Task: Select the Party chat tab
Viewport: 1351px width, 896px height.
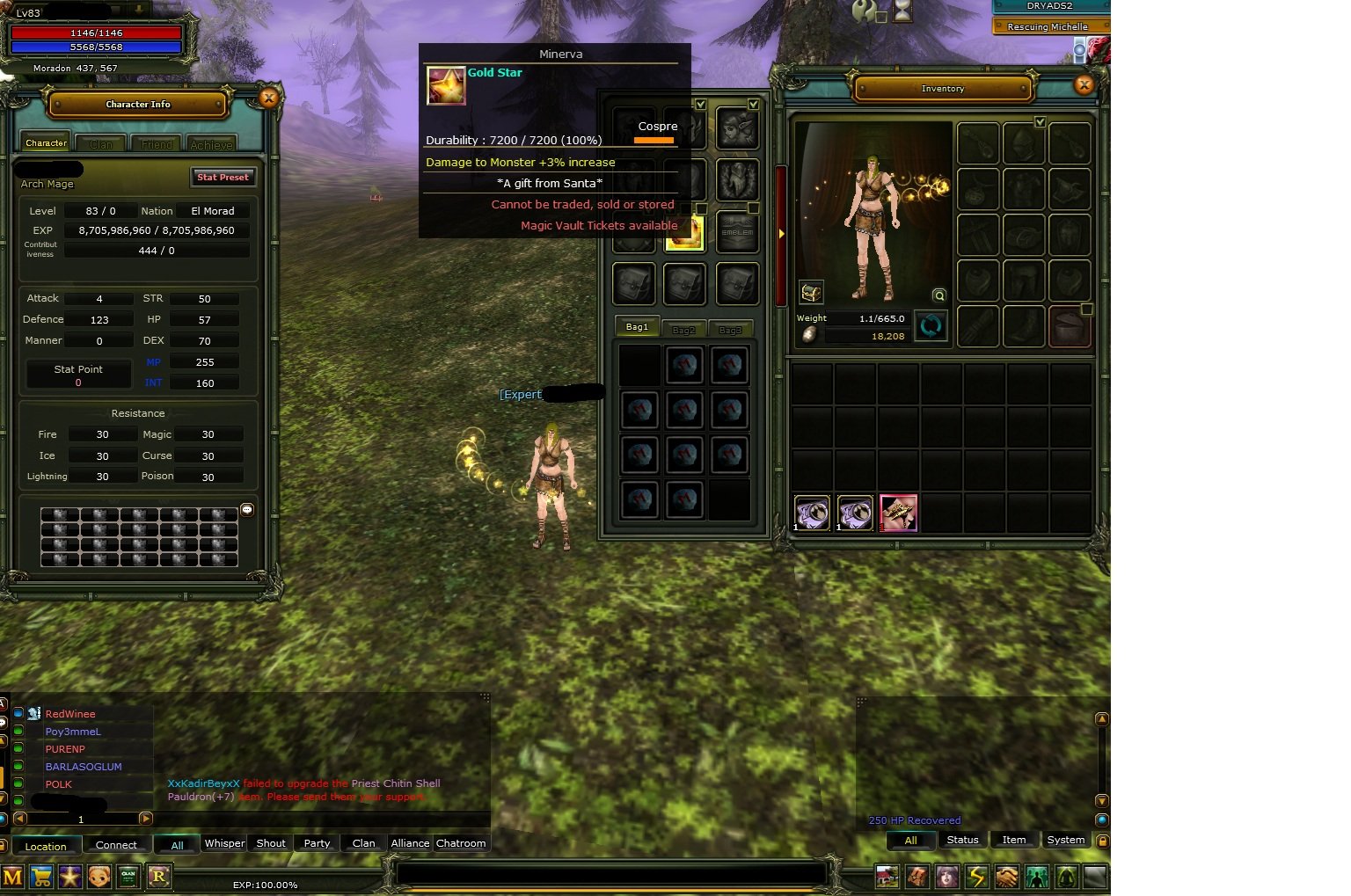Action: click(316, 843)
